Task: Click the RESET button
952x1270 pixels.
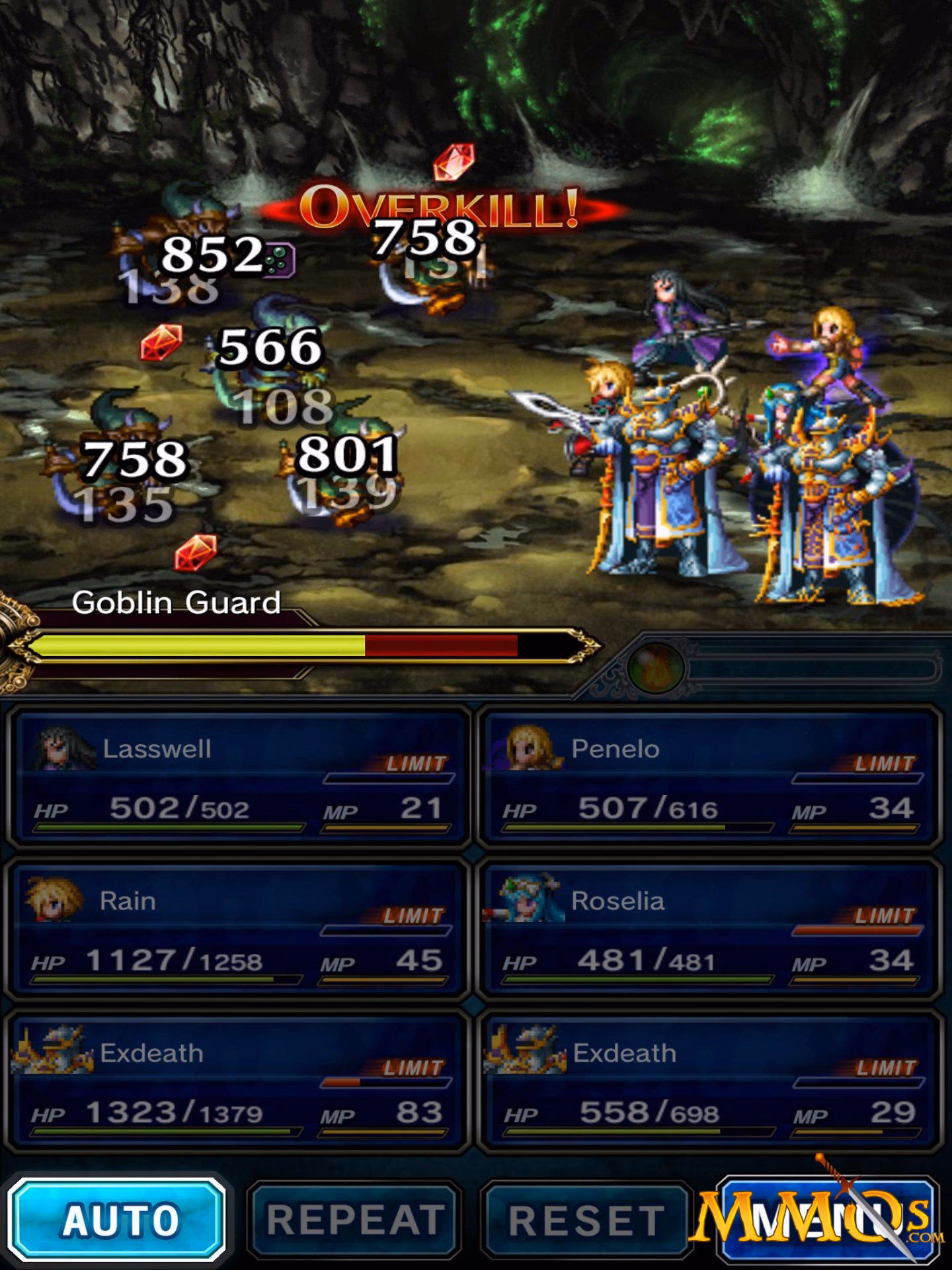Action: [586, 1218]
